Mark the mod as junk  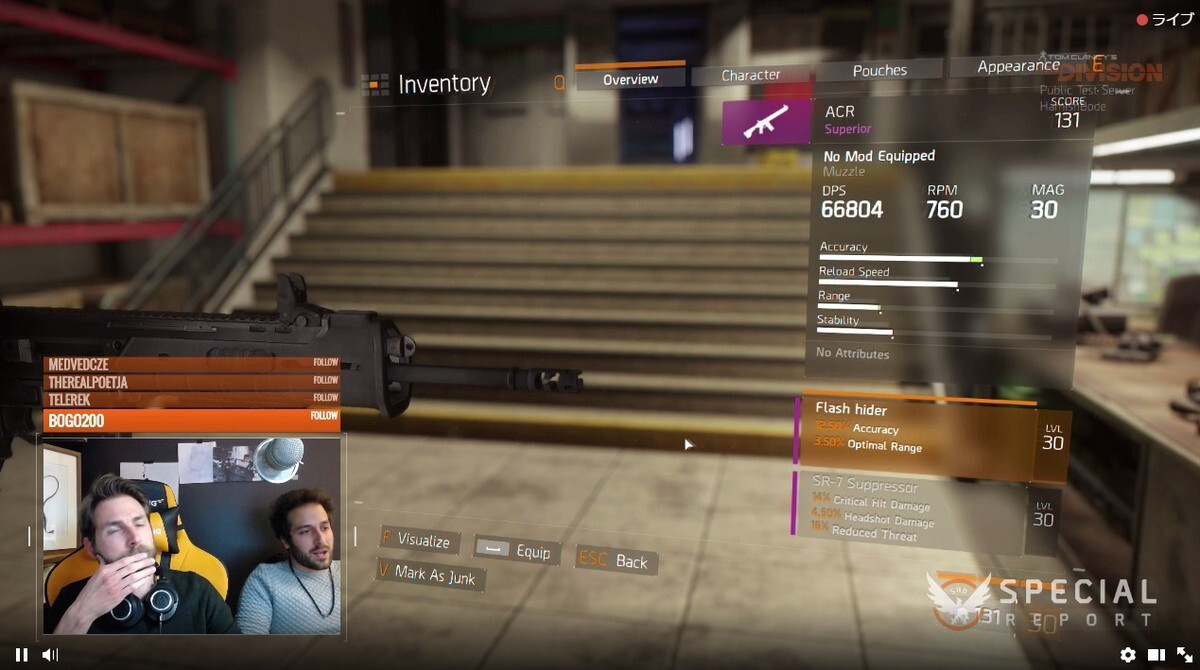[x=432, y=575]
